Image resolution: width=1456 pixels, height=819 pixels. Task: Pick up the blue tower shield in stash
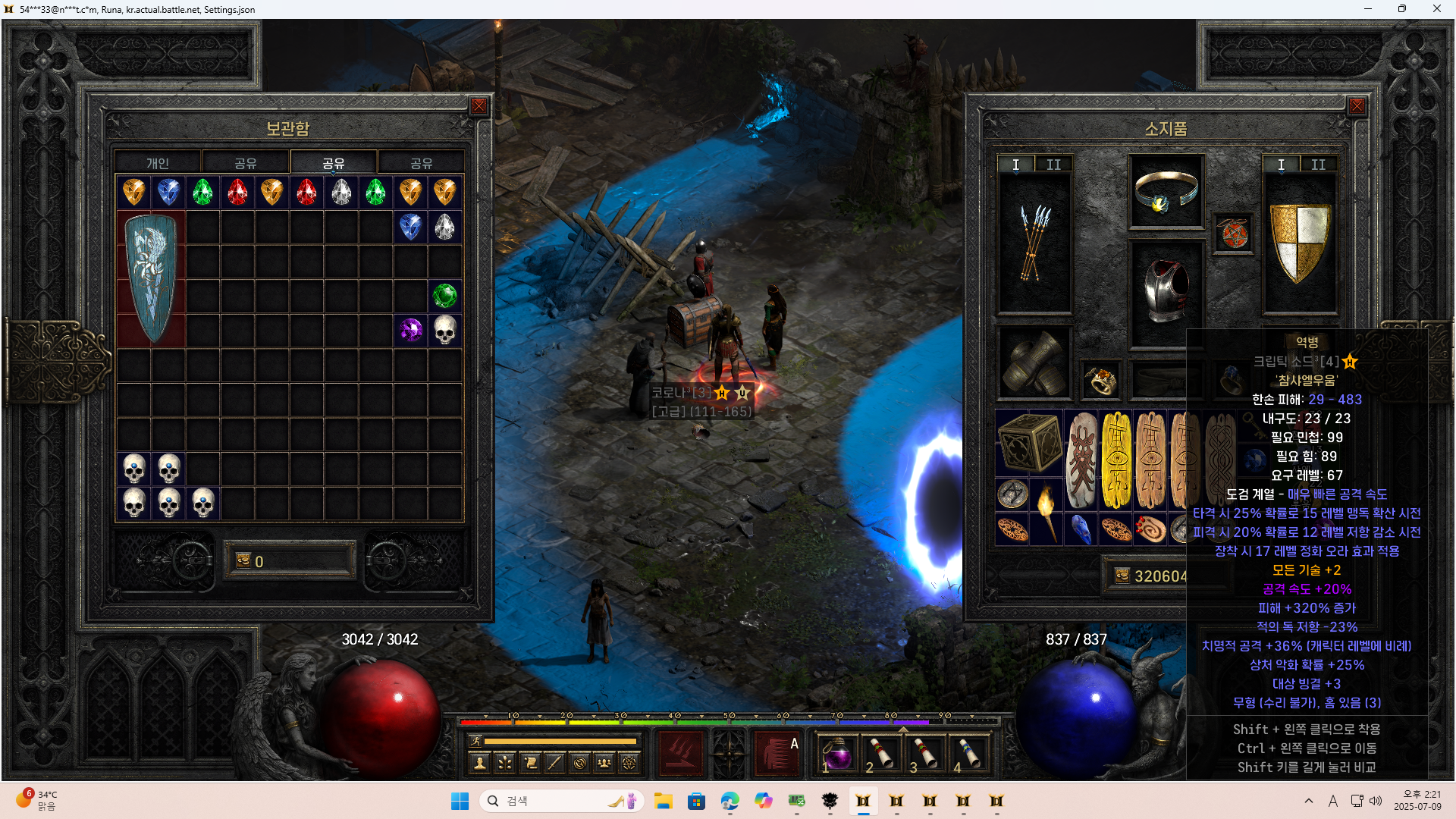(x=152, y=278)
